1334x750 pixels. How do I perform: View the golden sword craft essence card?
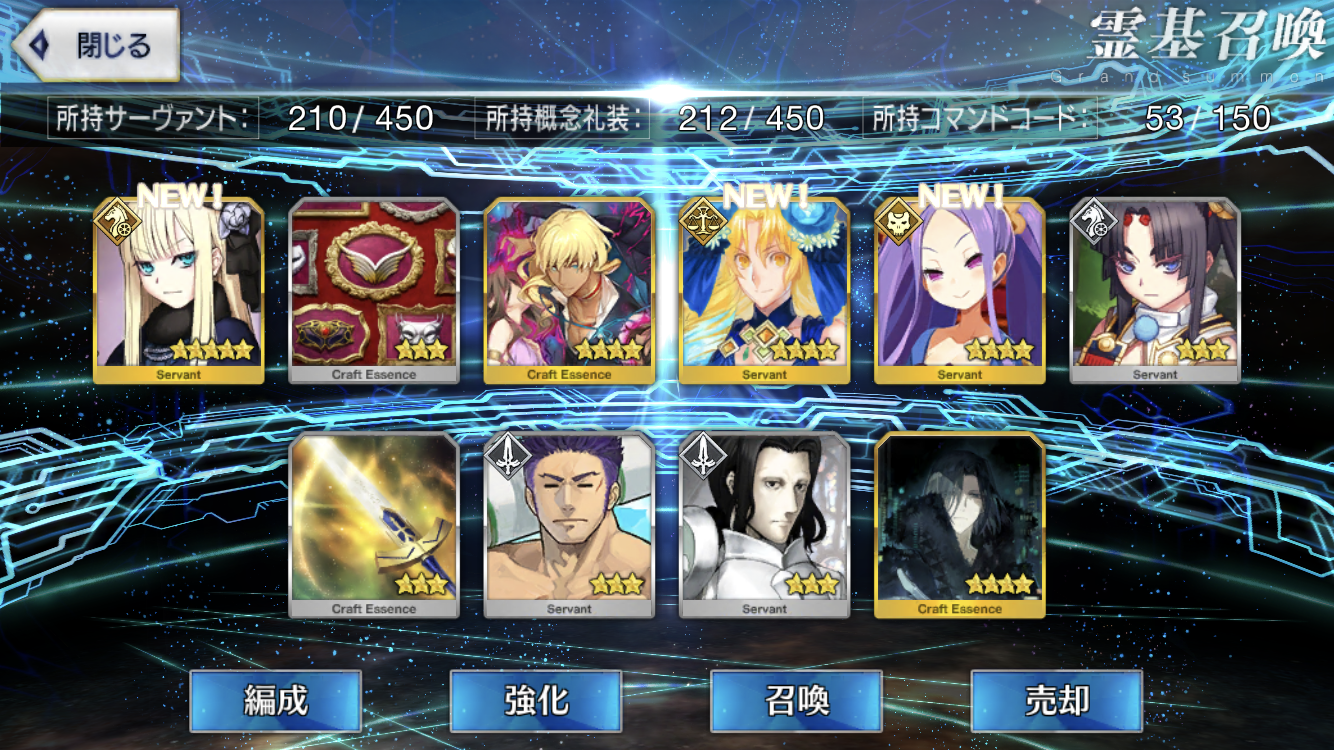click(374, 524)
